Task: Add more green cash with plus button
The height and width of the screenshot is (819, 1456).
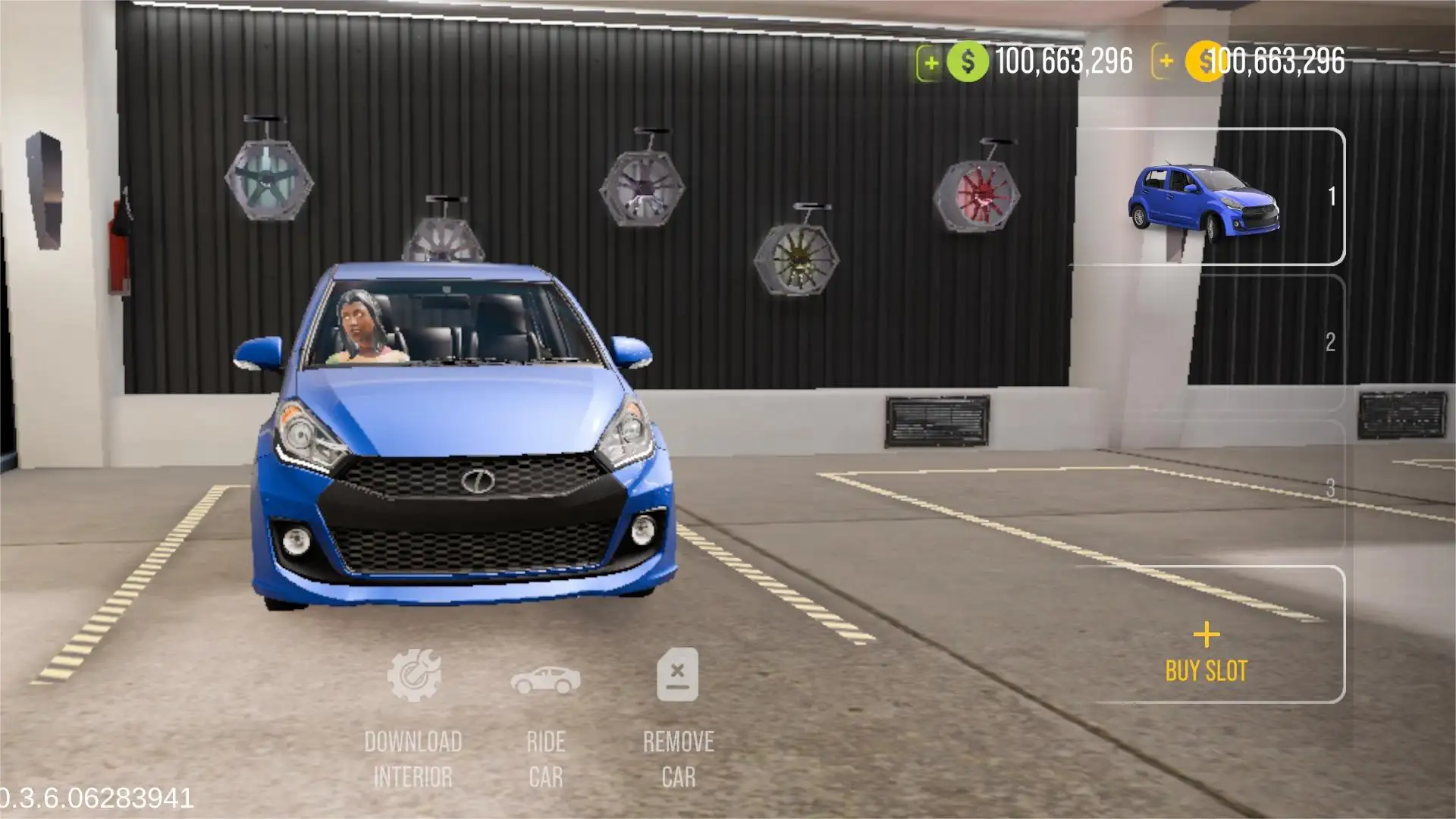Action: click(930, 63)
